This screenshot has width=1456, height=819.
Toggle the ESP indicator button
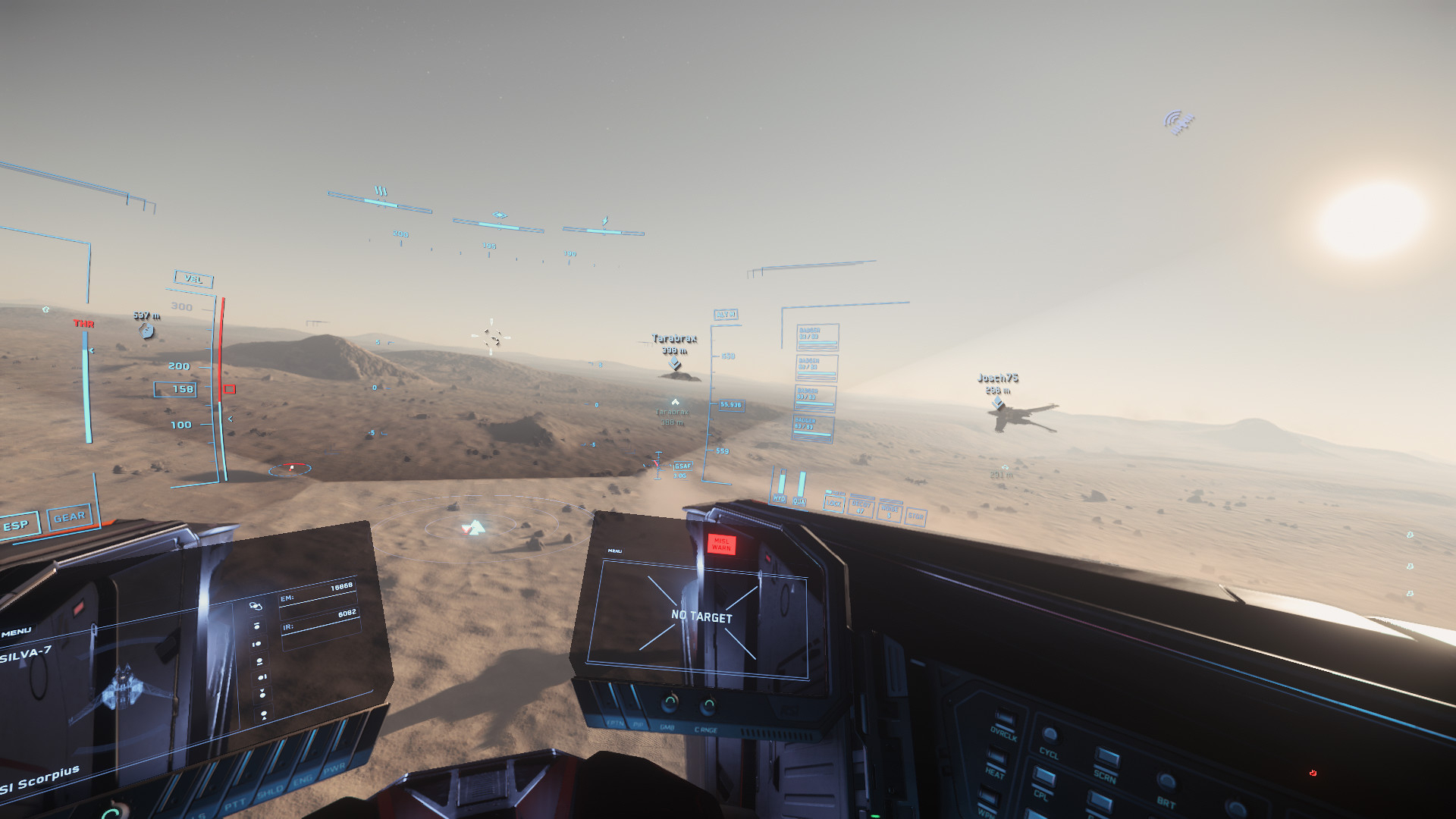(x=17, y=525)
